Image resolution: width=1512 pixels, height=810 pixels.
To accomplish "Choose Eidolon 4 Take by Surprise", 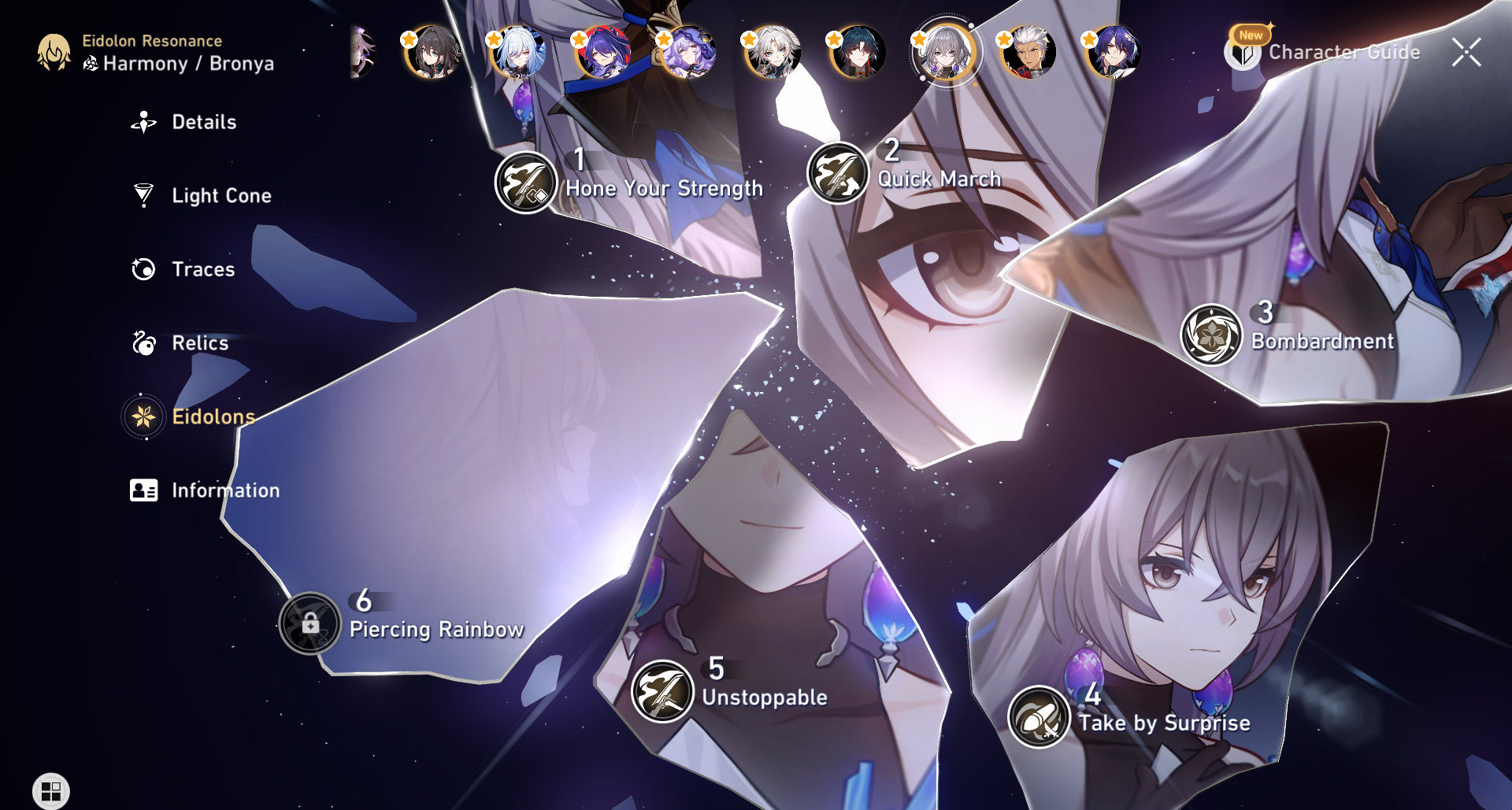I will coord(1039,717).
